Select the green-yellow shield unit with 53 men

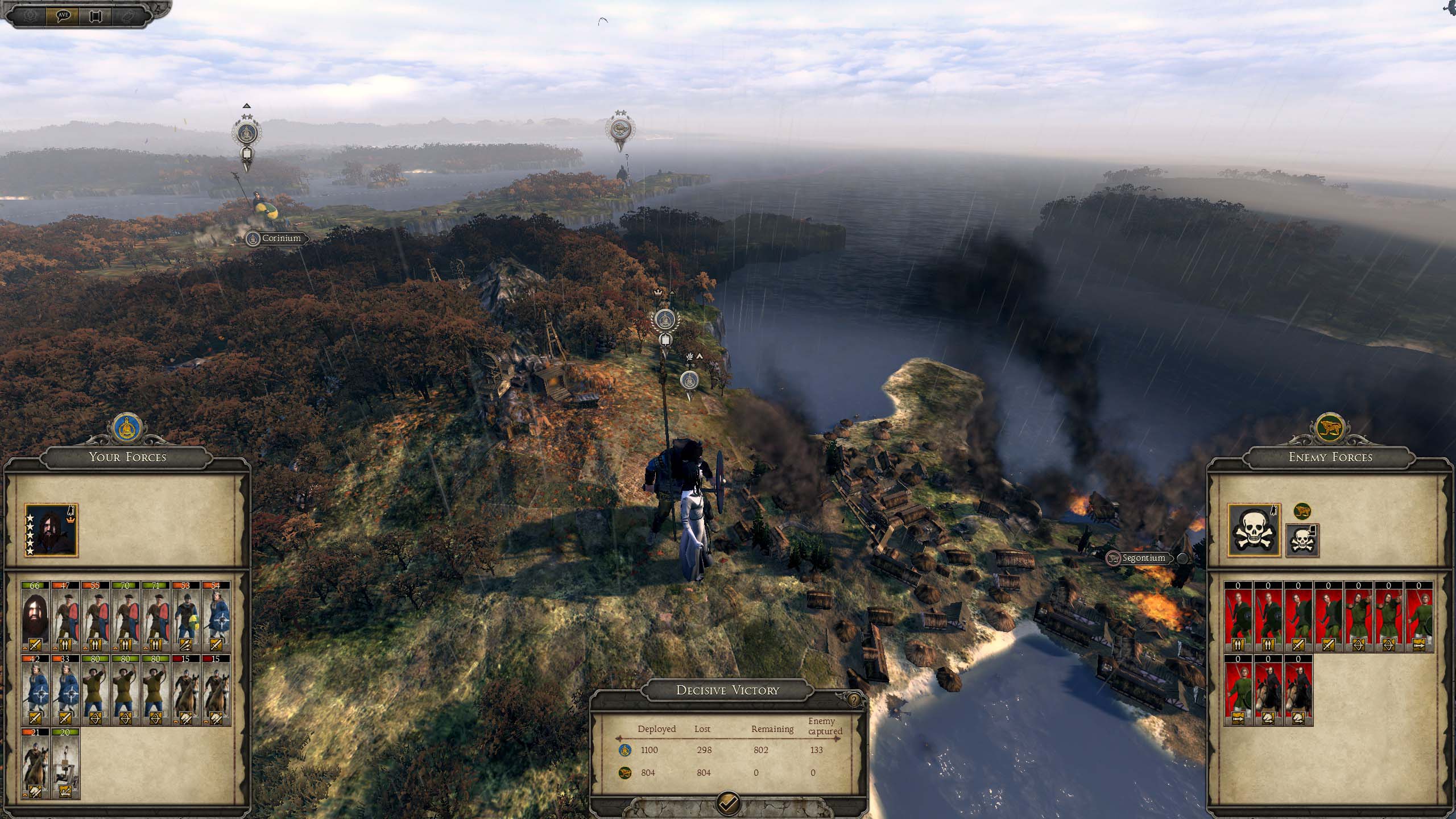186,617
